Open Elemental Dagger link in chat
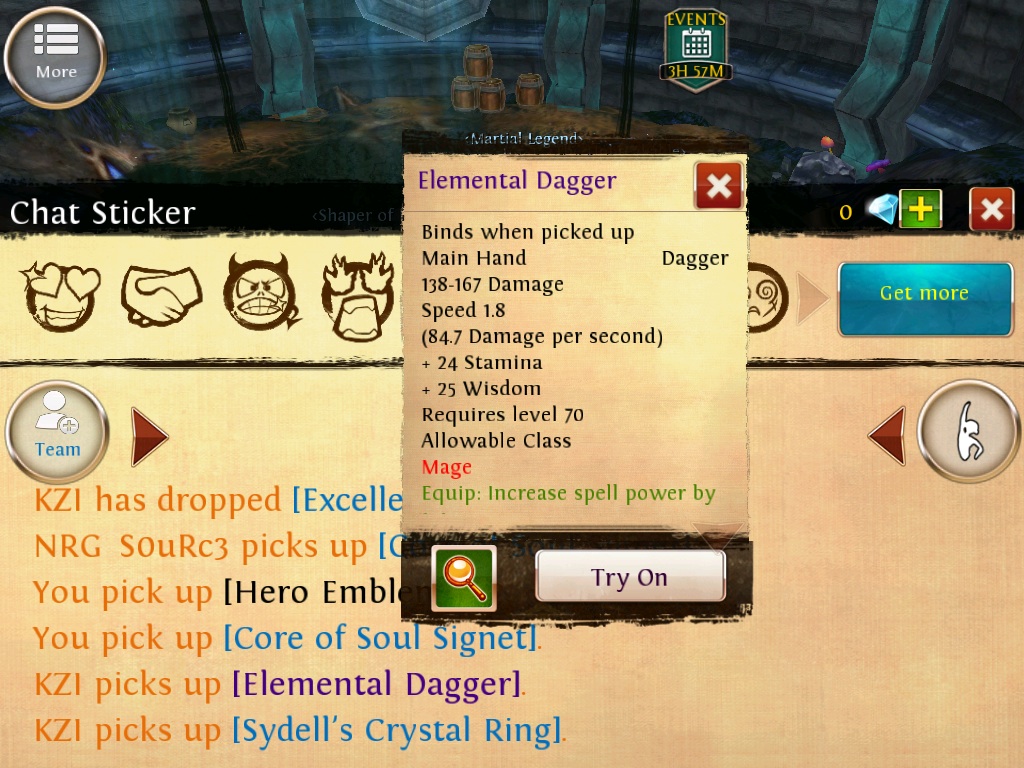Viewport: 1024px width, 768px height. [x=377, y=685]
